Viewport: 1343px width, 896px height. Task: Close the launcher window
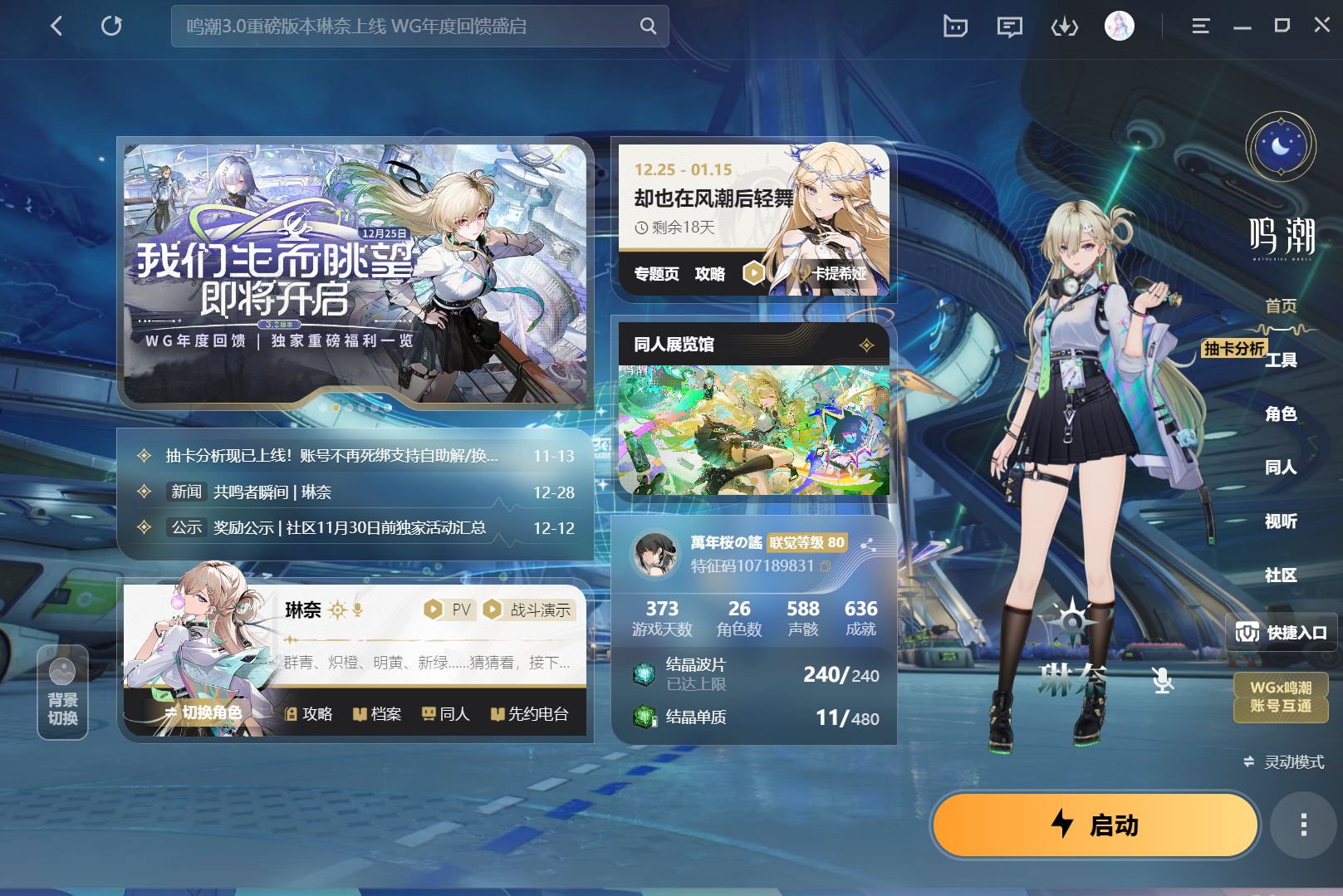click(1321, 26)
